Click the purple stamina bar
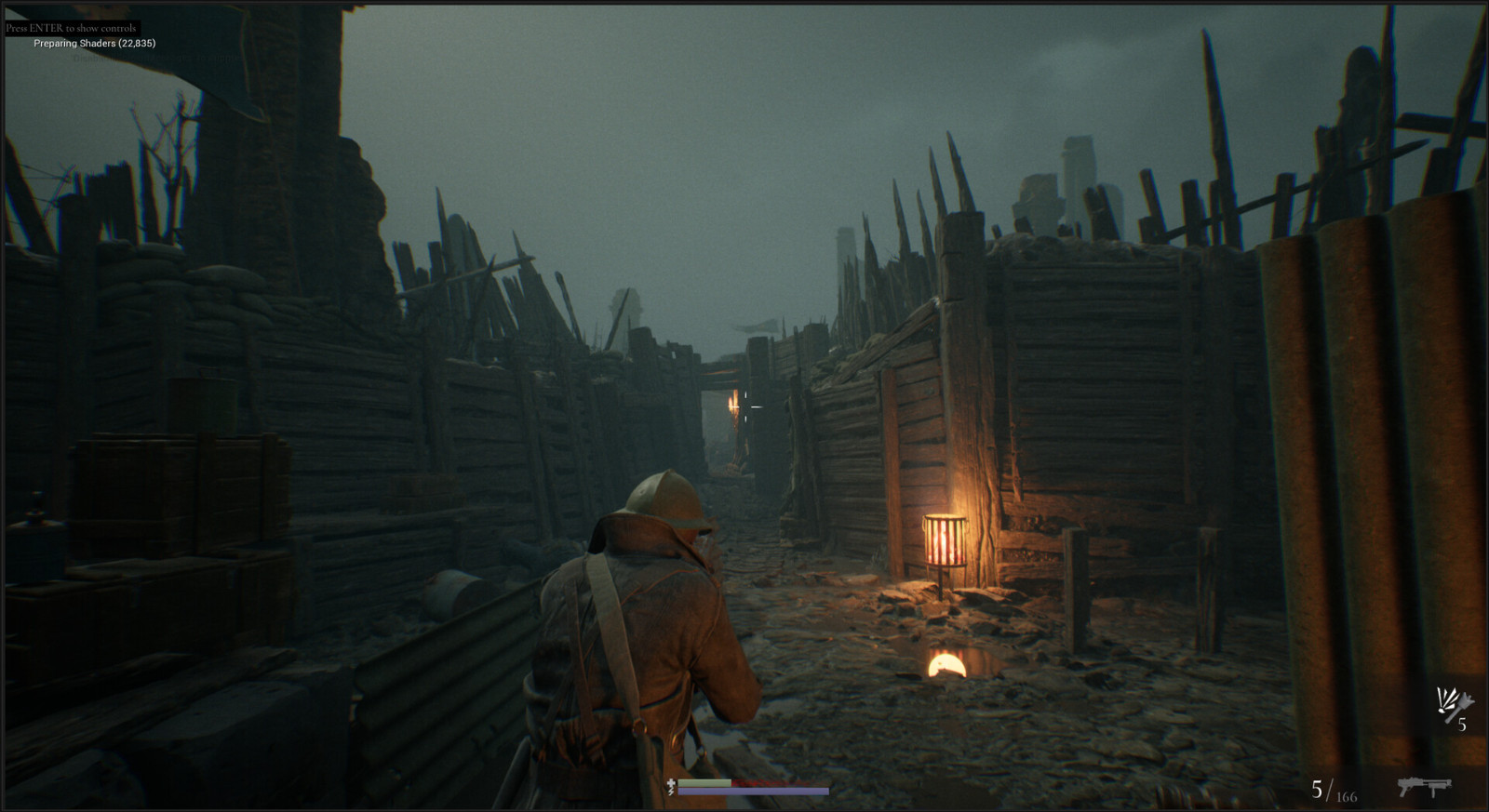The width and height of the screenshot is (1489, 812). (752, 792)
